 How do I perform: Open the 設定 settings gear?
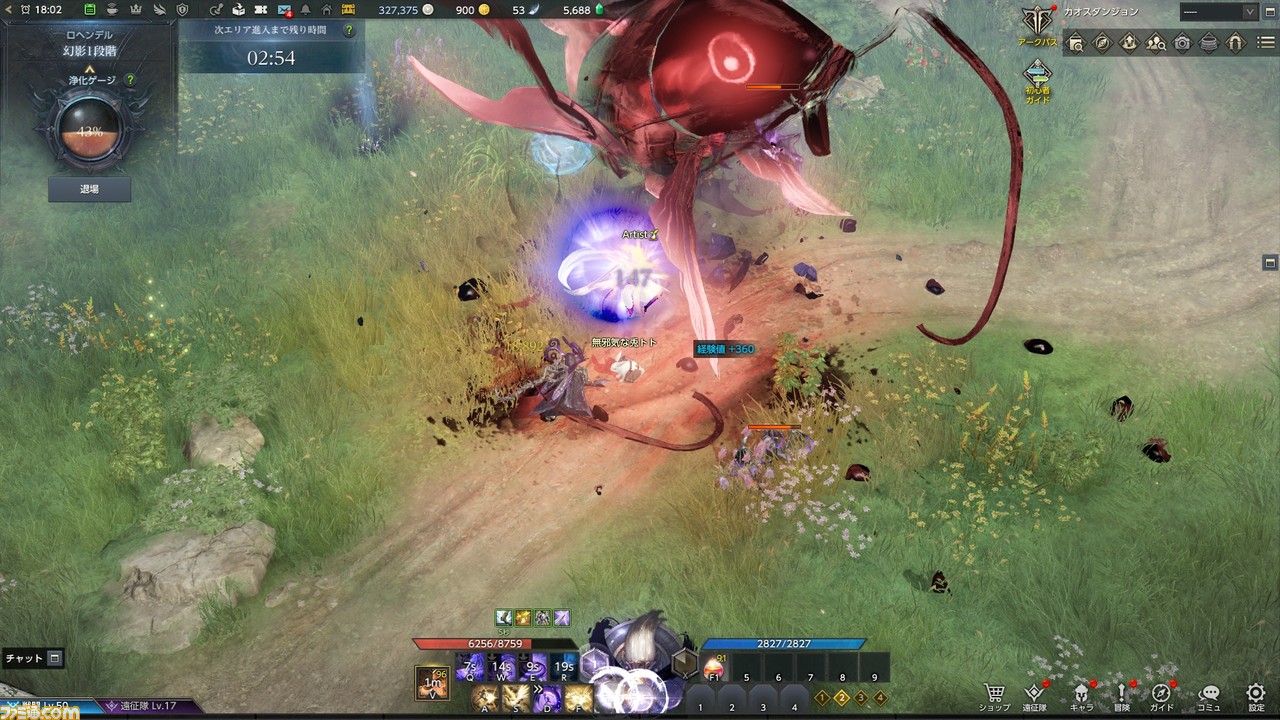pyautogui.click(x=1256, y=696)
